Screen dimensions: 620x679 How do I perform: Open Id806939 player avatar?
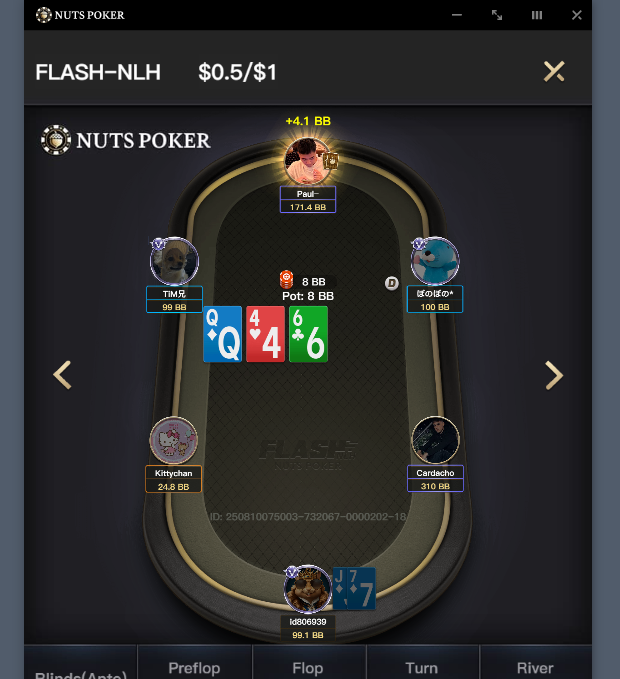point(307,589)
